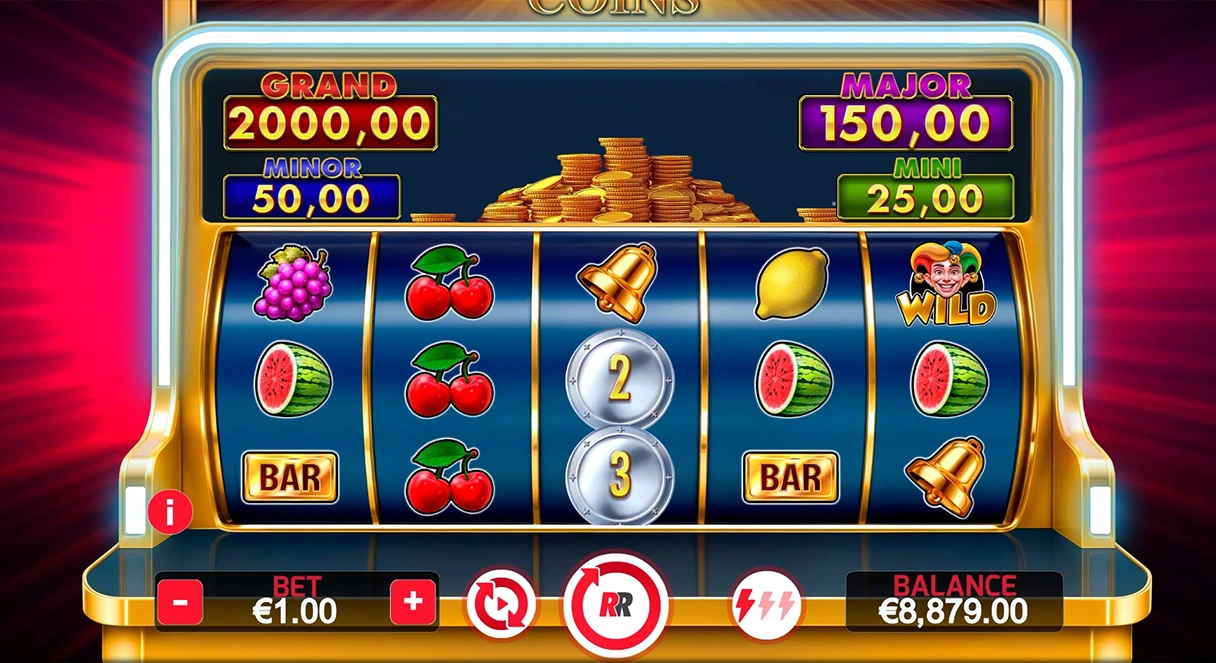Activate turbo mode with the lightning bolts button
Screen dimensions: 1216x663
(766, 604)
